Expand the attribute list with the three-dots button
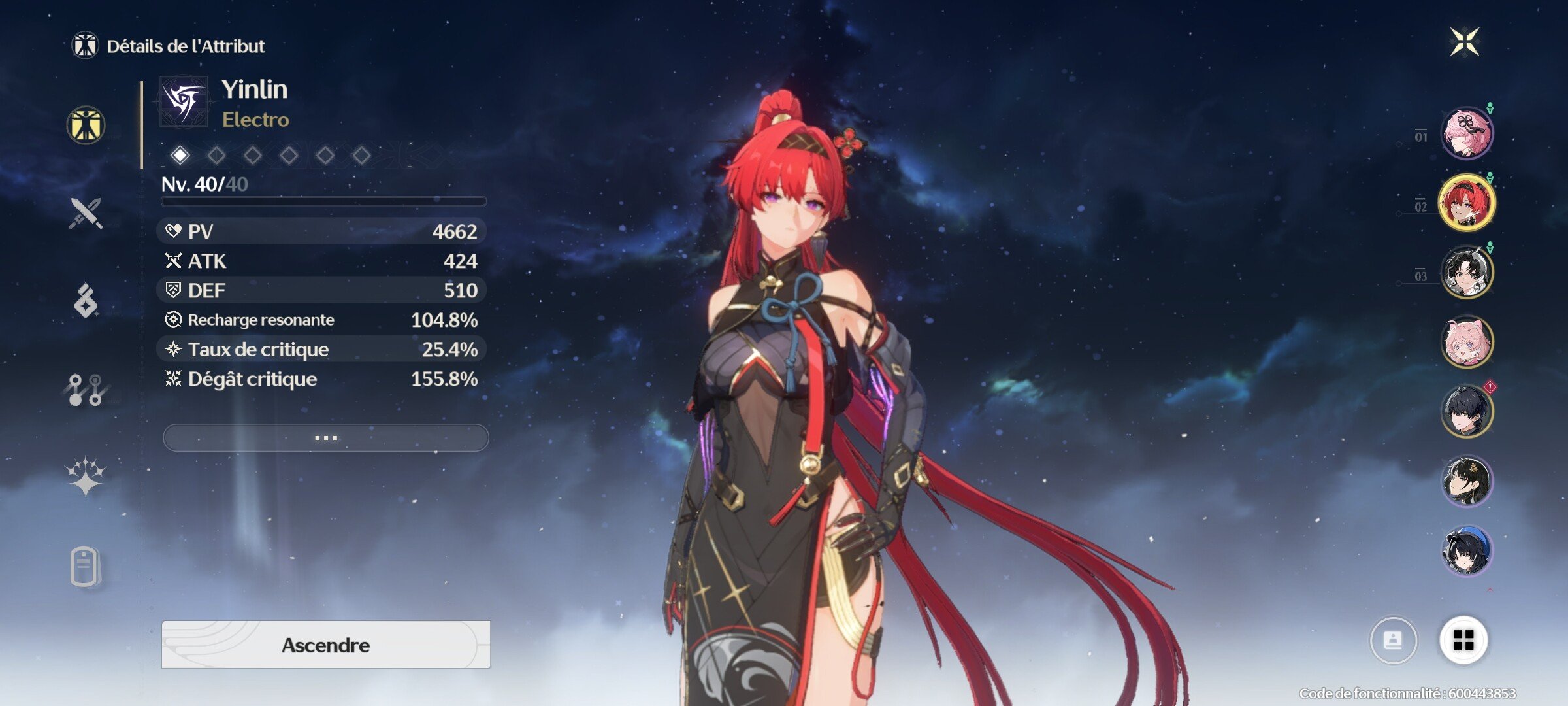The image size is (1568, 706). coord(325,437)
